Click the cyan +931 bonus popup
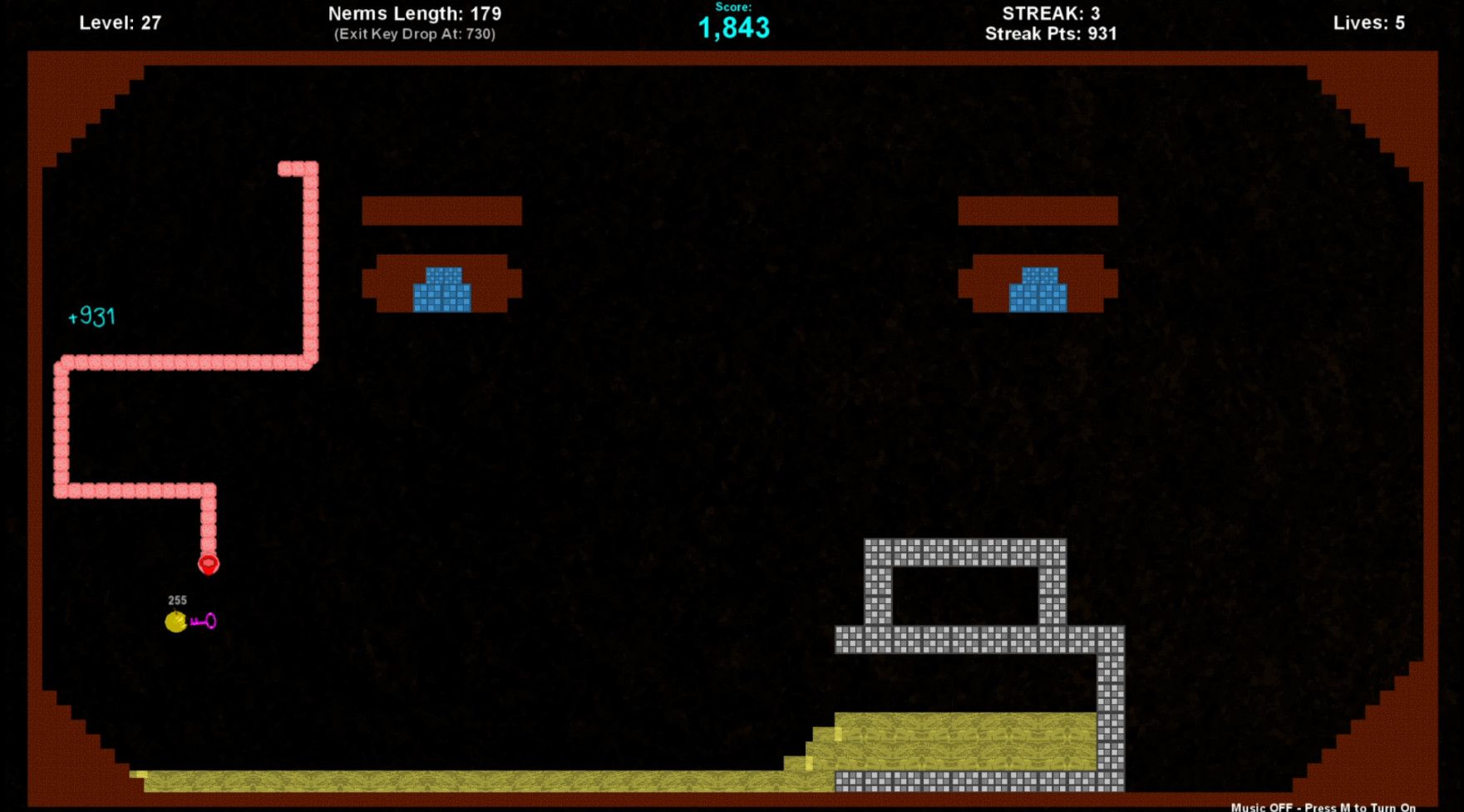Screen dimensions: 1464x812 pyautogui.click(x=91, y=315)
